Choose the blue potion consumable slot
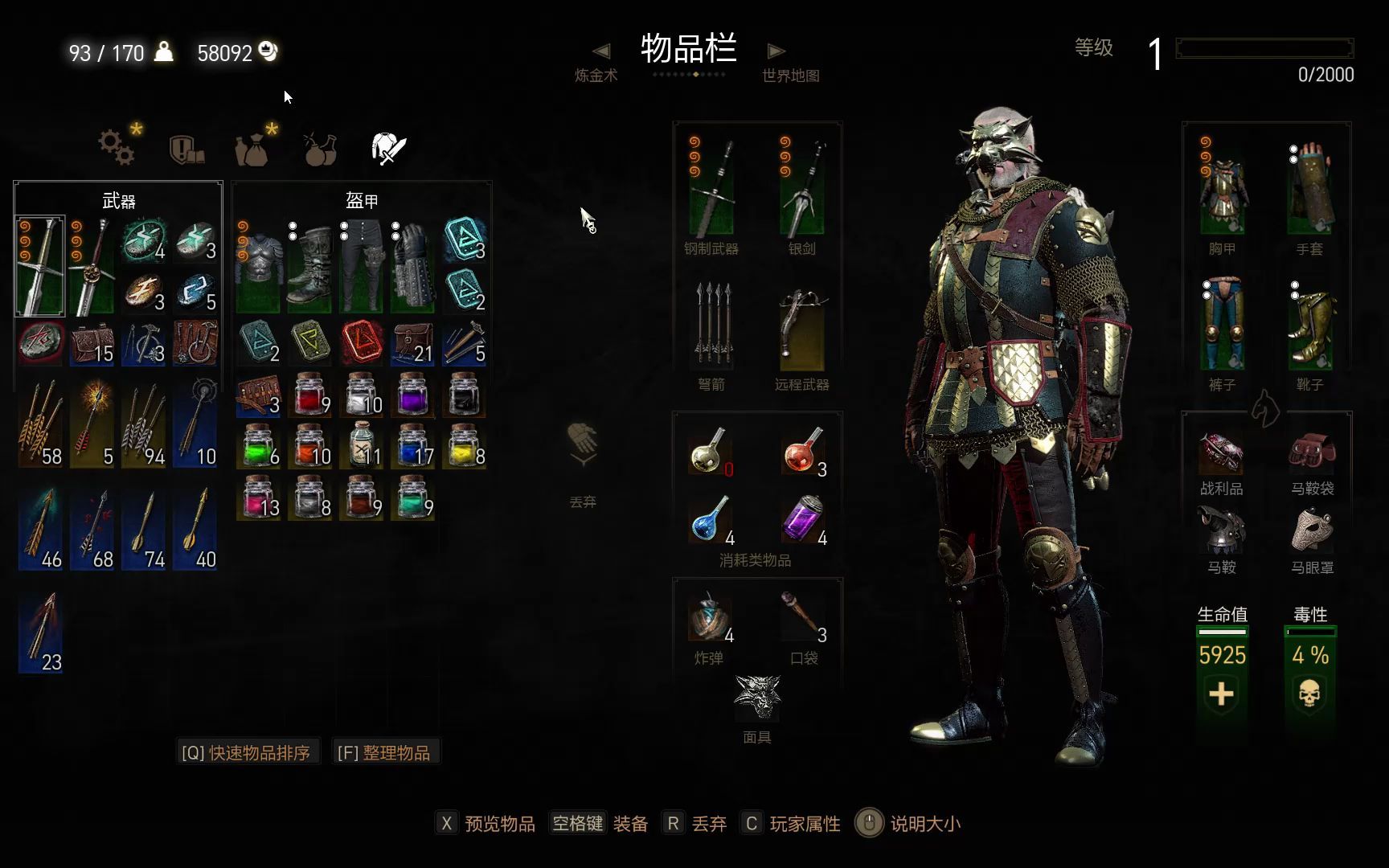Screen dimensions: 1389x868 click(711, 520)
